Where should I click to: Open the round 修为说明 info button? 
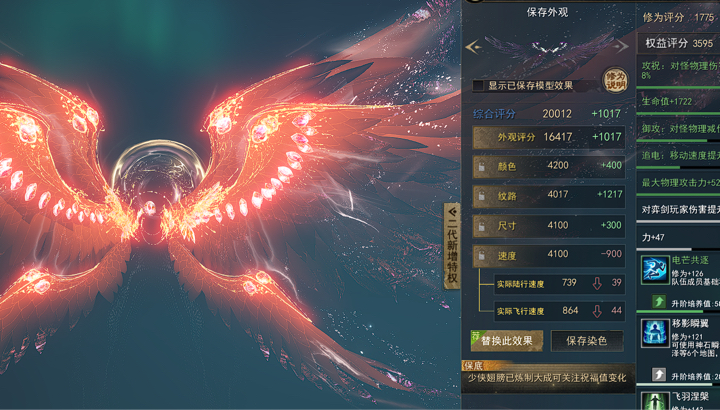614,80
